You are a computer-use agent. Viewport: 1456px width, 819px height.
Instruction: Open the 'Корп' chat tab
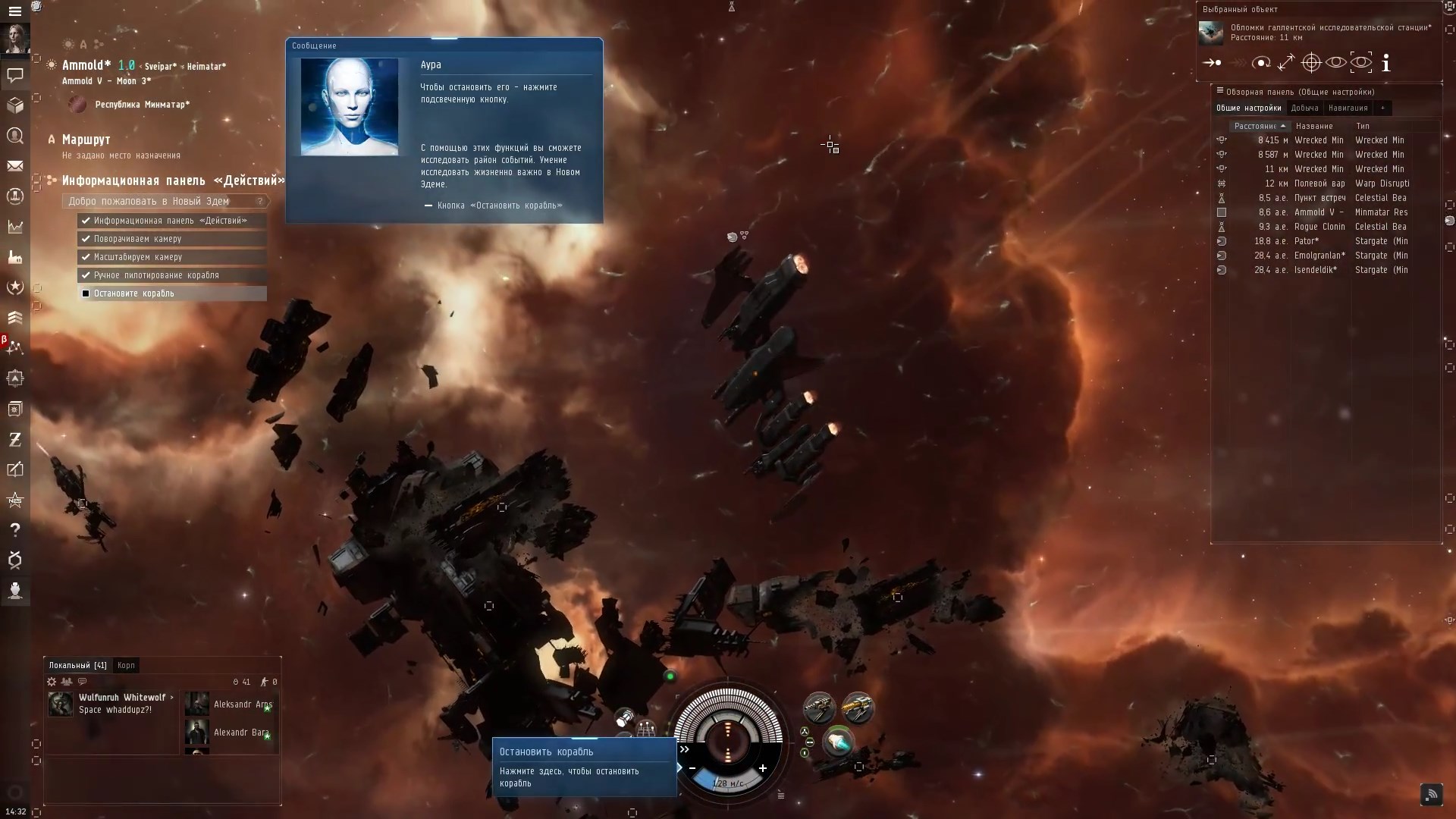pyautogui.click(x=126, y=665)
